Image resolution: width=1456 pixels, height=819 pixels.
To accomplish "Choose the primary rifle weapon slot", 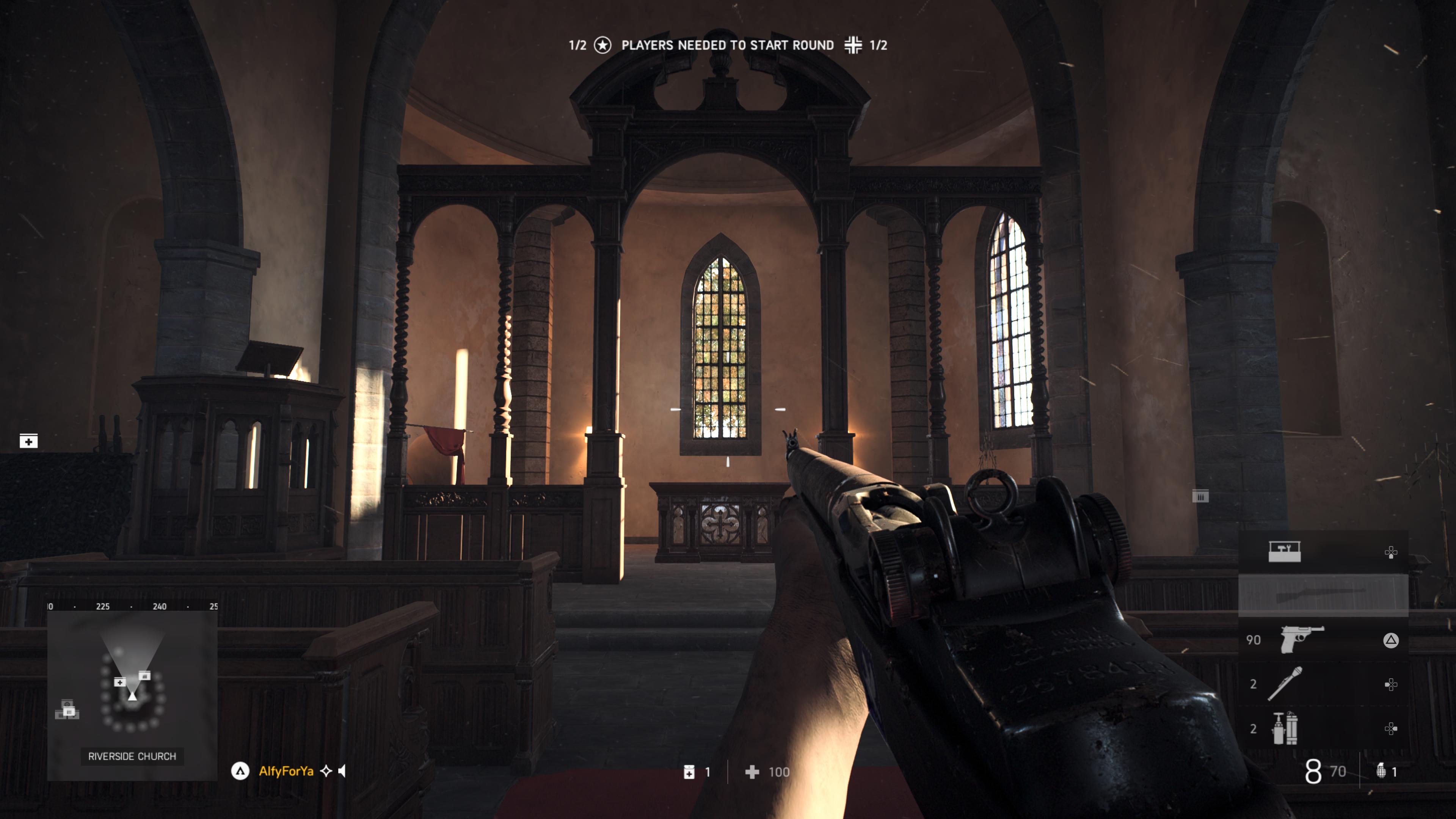I will point(1323,595).
